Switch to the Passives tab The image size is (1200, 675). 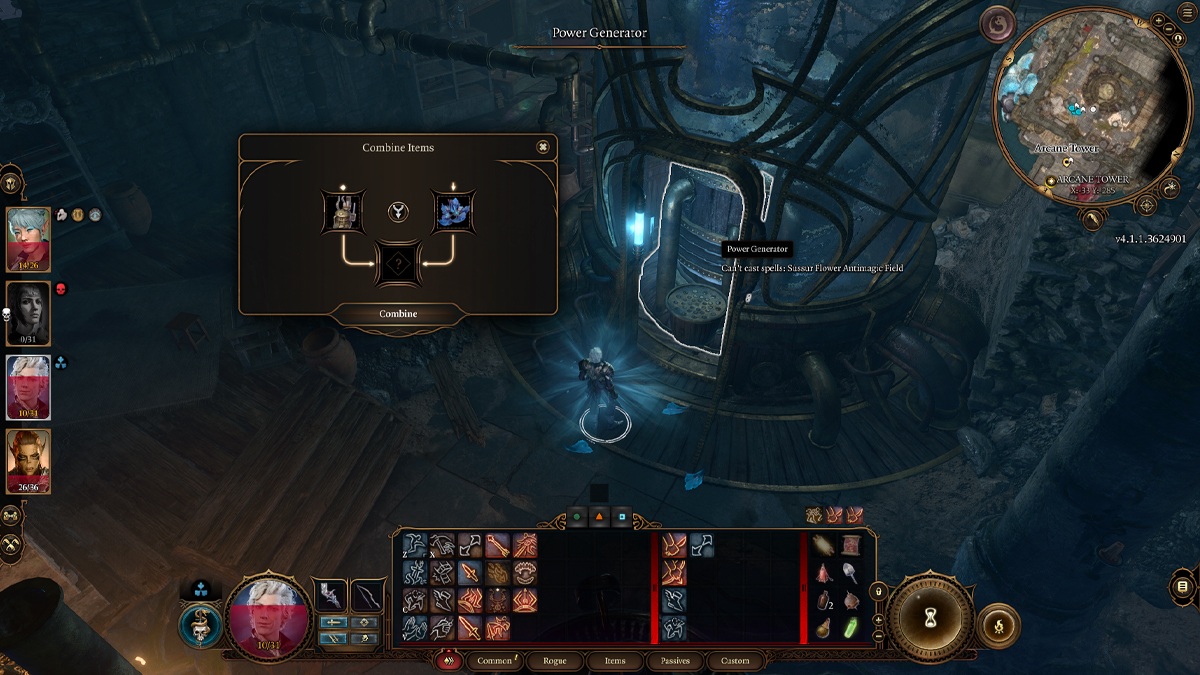(x=675, y=661)
